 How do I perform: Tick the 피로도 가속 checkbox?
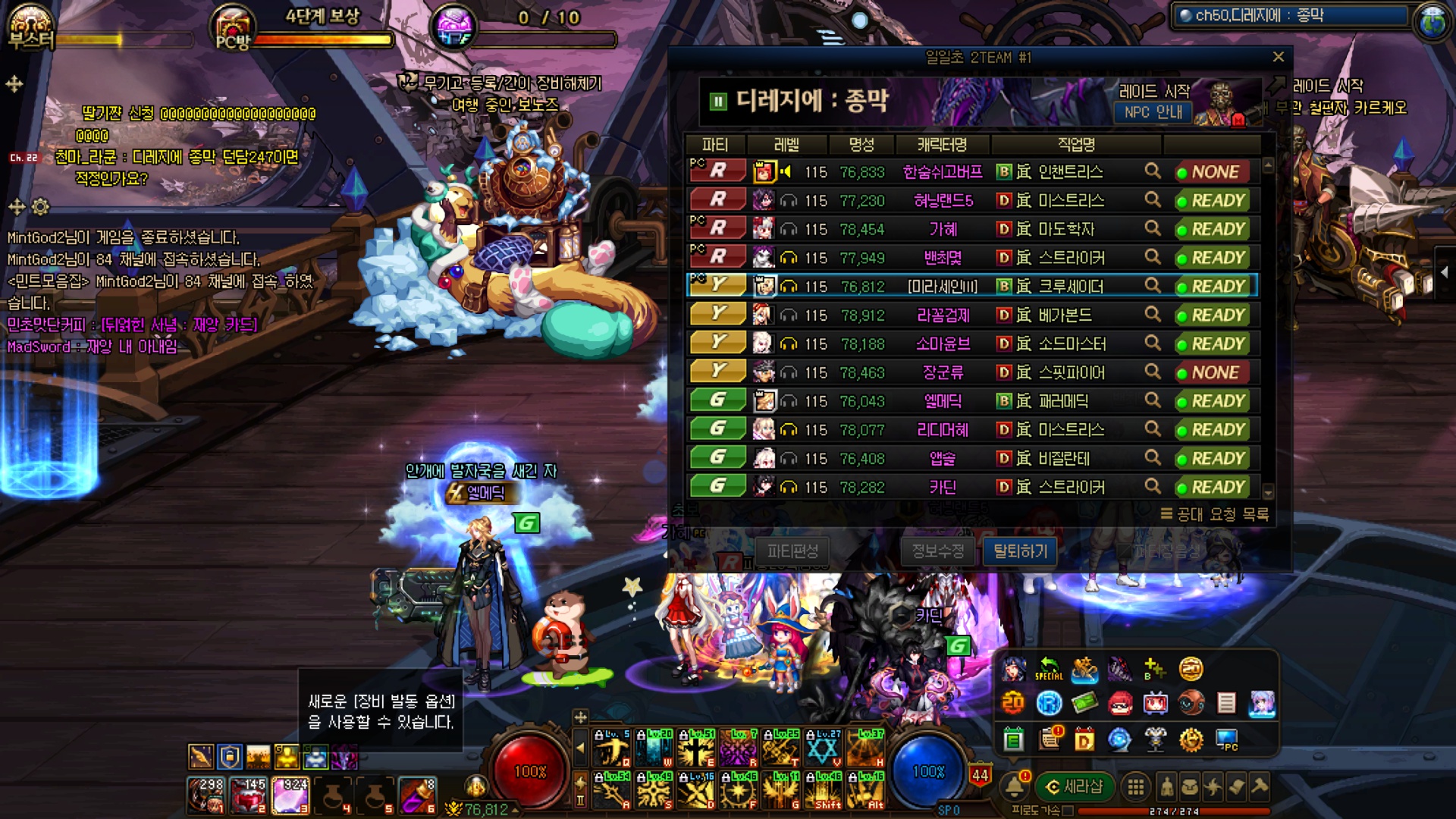click(x=1068, y=811)
